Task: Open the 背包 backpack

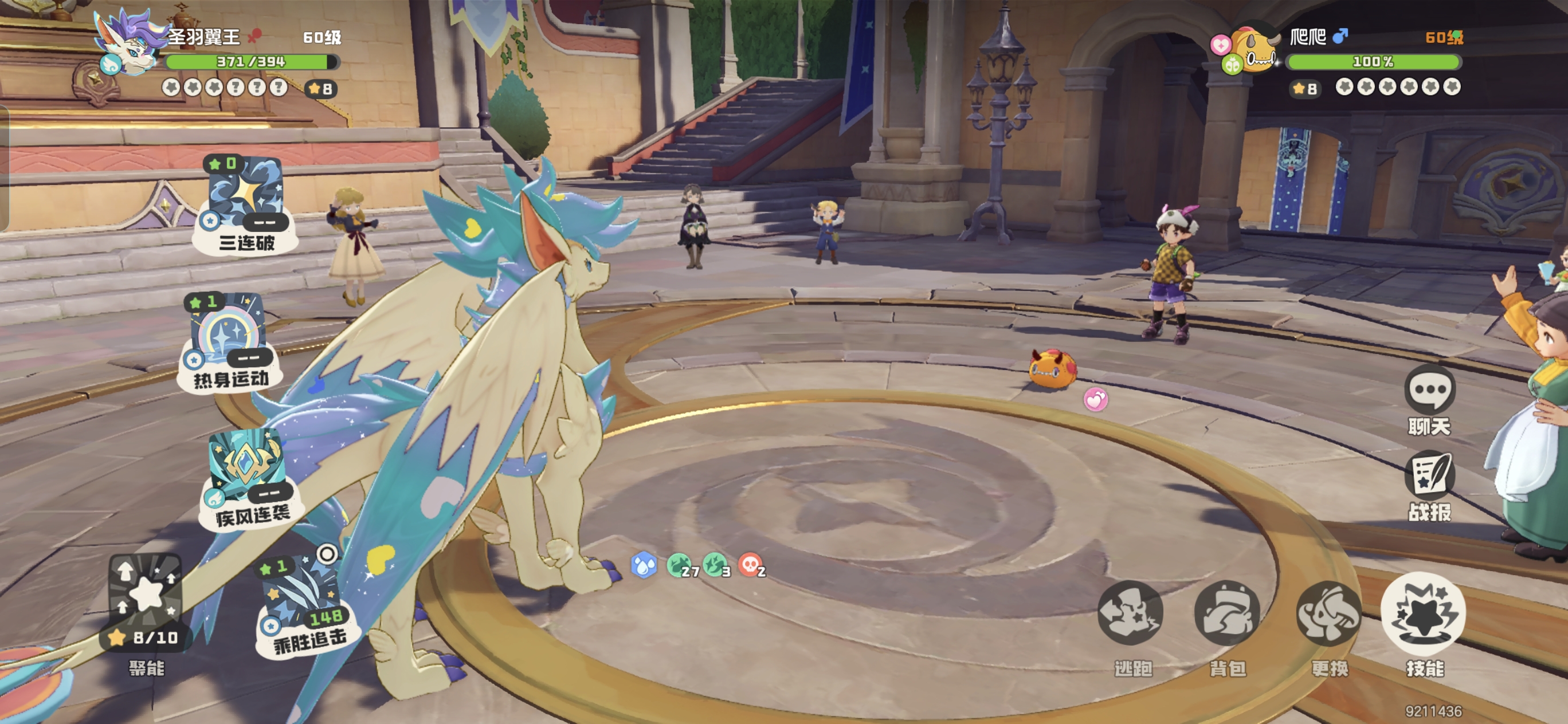Action: (1226, 613)
